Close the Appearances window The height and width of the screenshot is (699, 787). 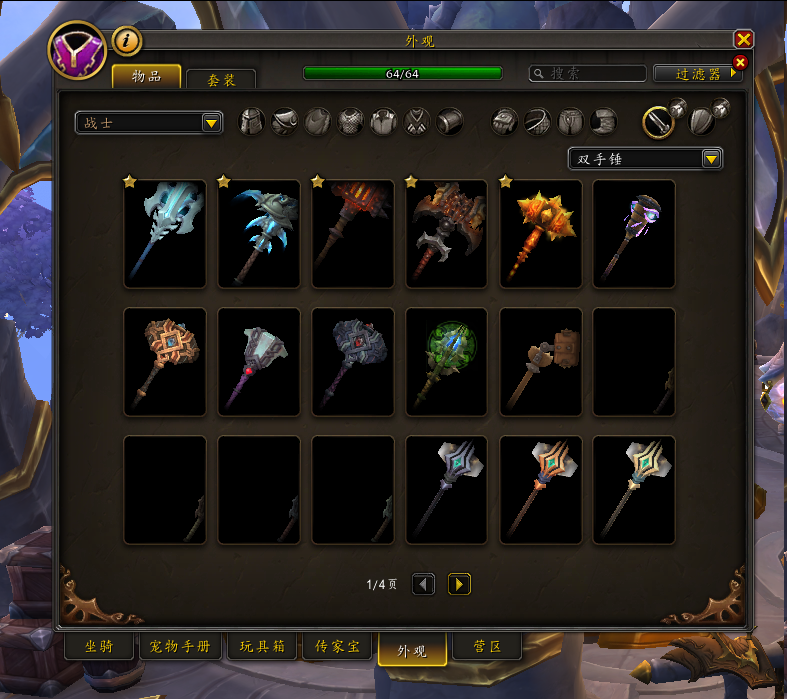(743, 39)
